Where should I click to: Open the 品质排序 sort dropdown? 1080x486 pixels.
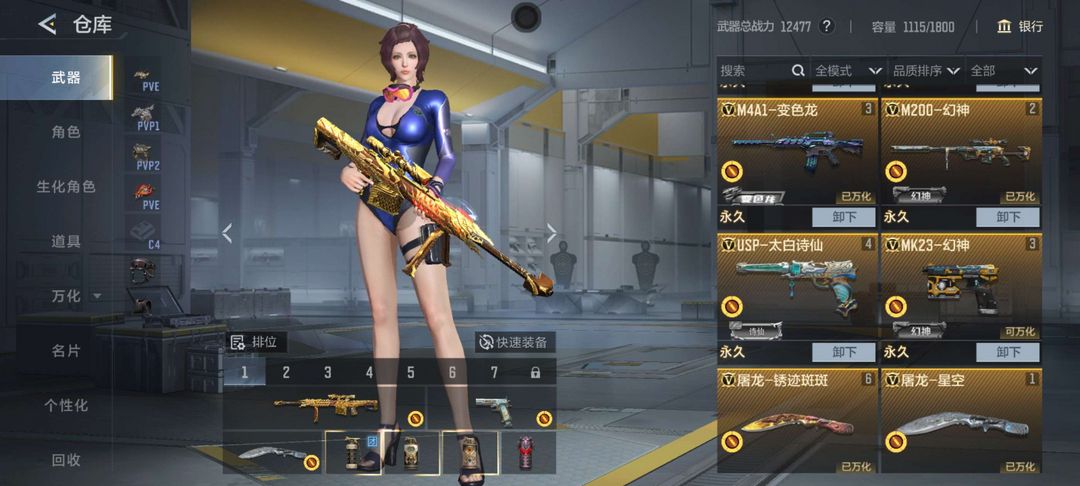(925, 71)
